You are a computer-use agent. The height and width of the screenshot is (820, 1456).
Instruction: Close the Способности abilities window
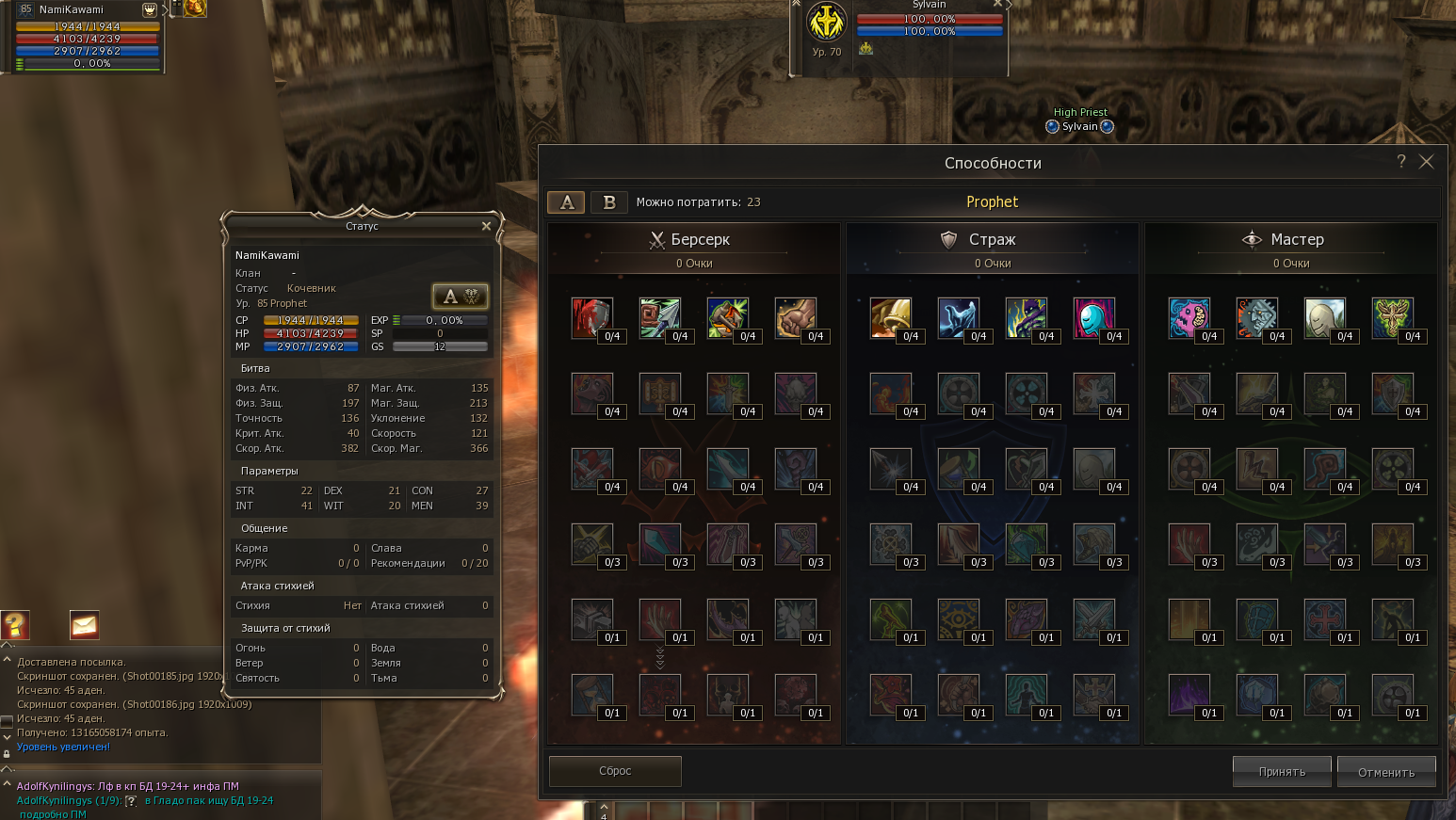coord(1427,162)
